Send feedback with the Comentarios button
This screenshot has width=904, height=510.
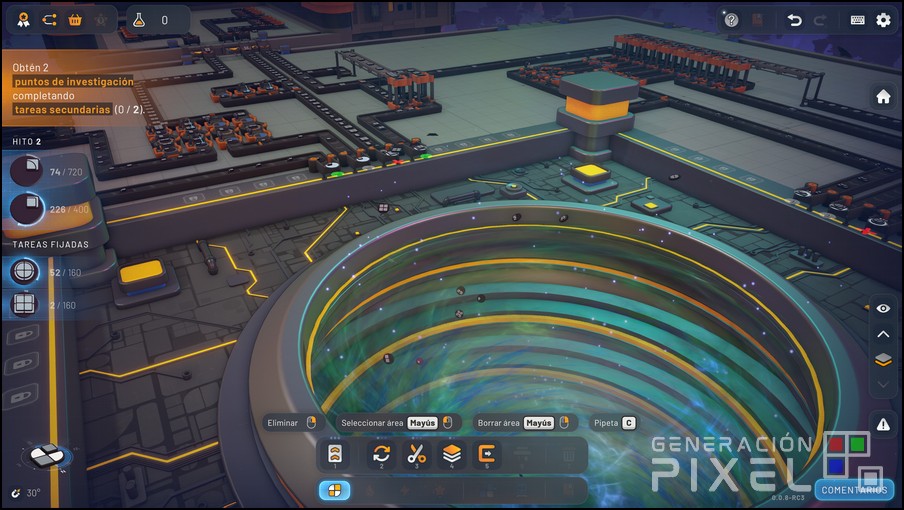(x=853, y=489)
